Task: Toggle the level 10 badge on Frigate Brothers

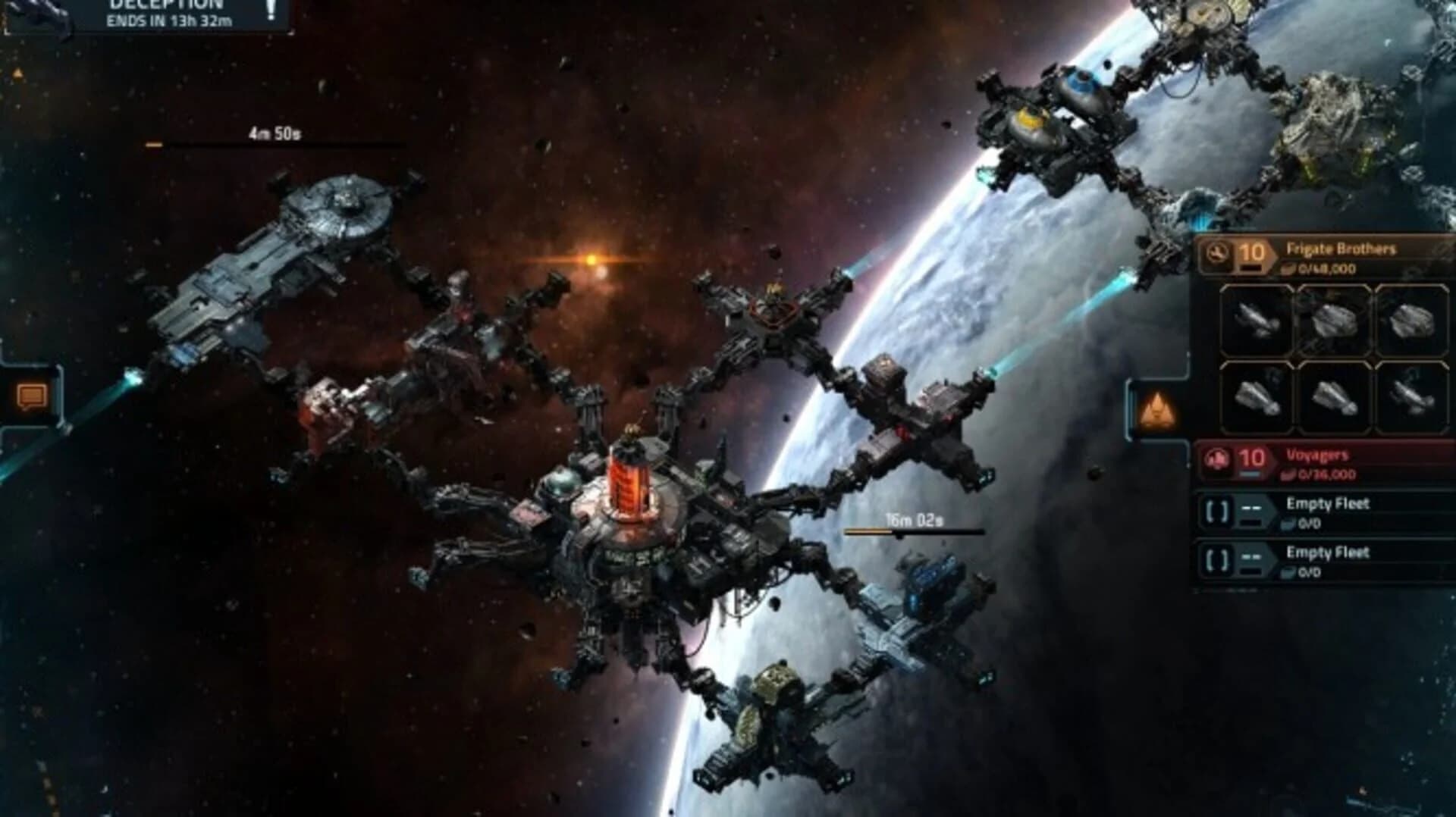Action: tap(1253, 253)
